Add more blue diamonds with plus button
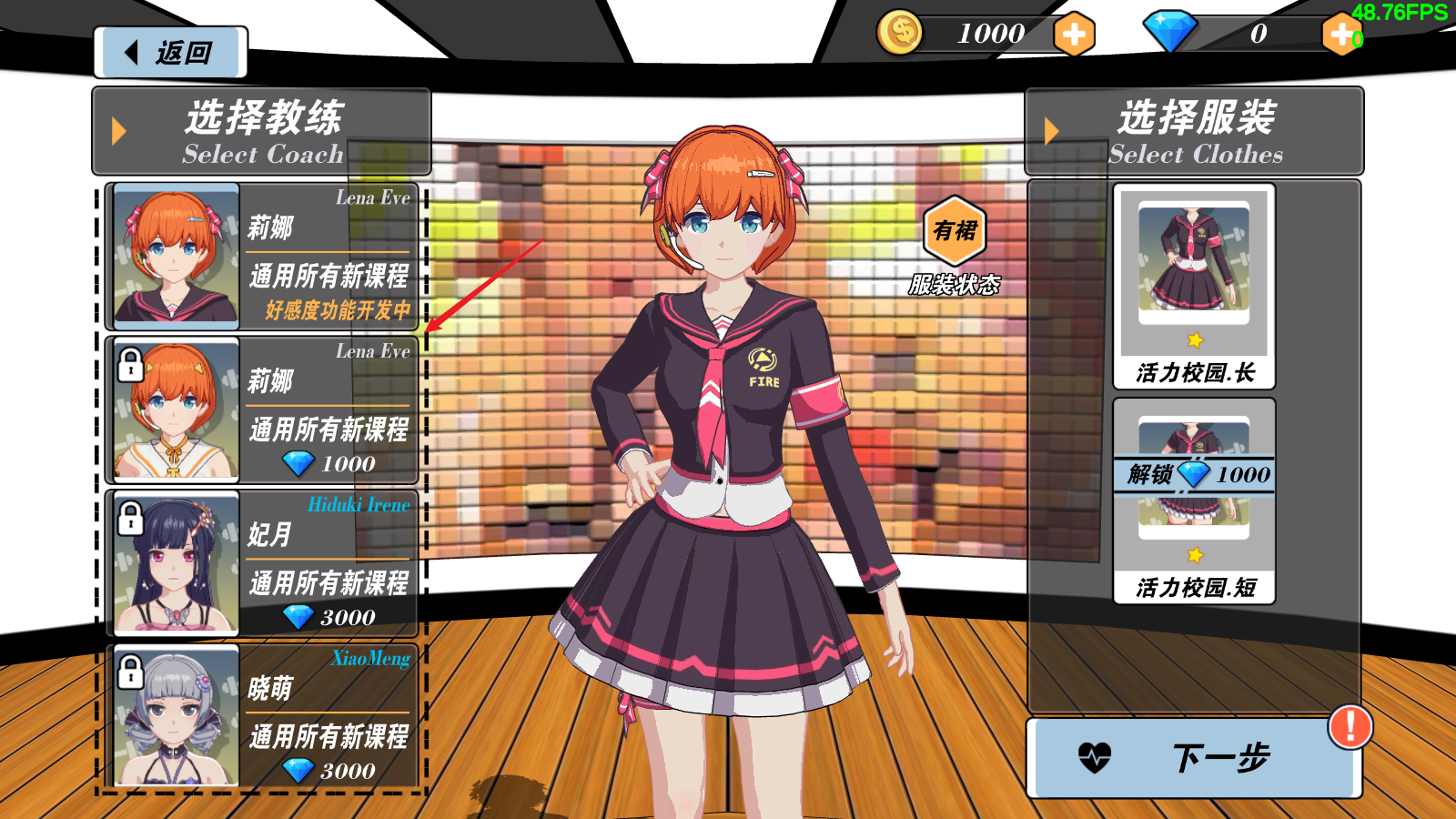 click(x=1341, y=35)
